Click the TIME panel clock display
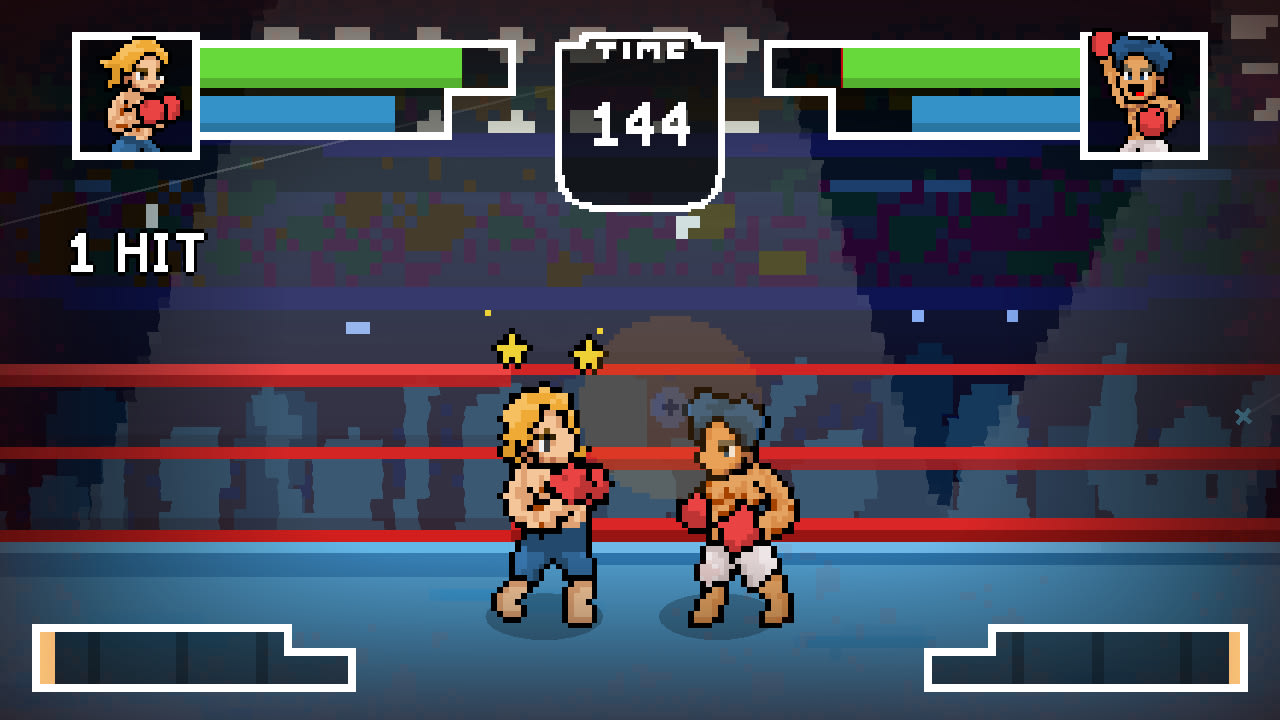 click(640, 115)
